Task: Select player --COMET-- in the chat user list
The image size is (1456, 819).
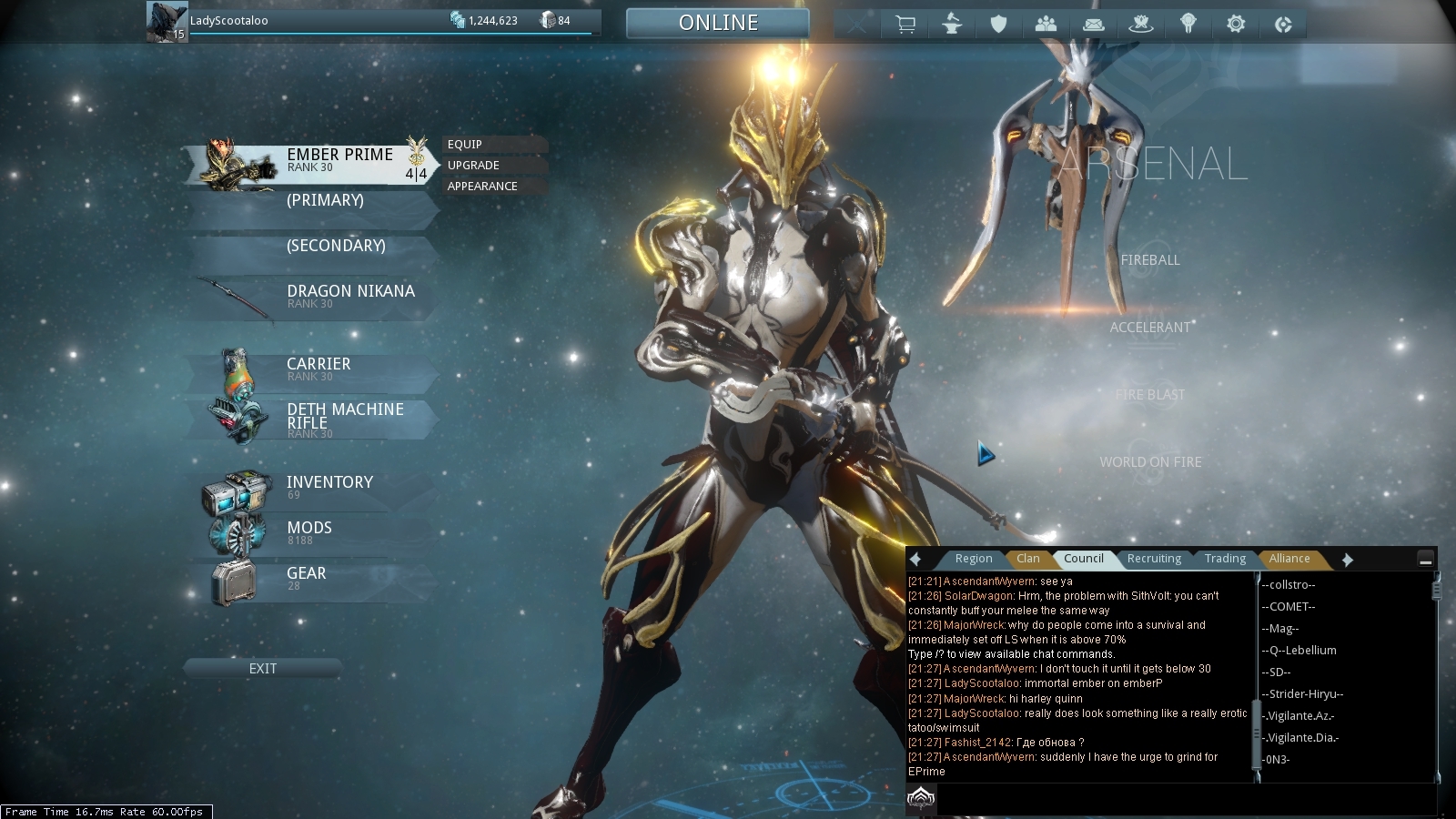Action: point(1289,607)
